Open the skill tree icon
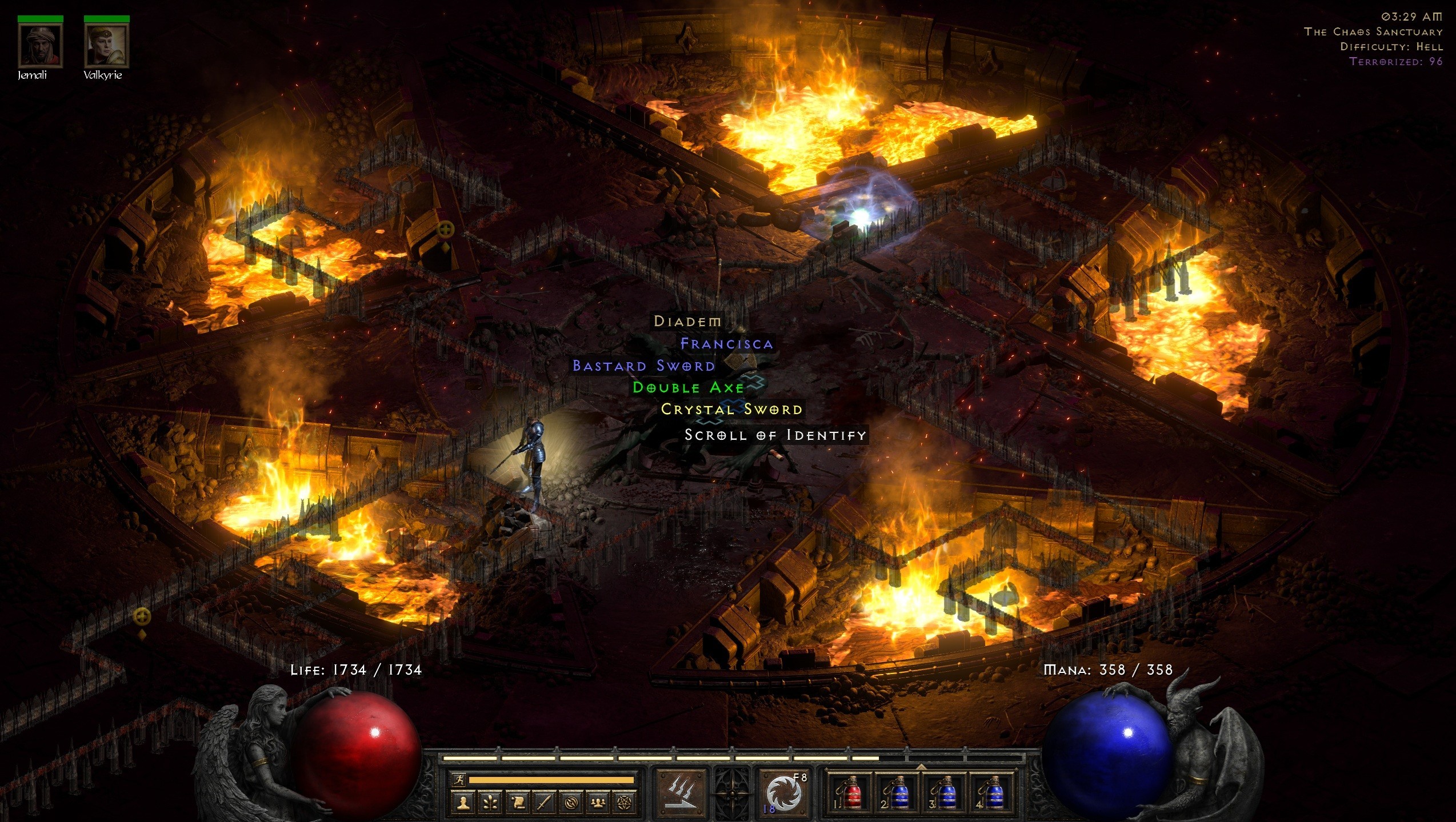The image size is (1456, 822). click(490, 803)
